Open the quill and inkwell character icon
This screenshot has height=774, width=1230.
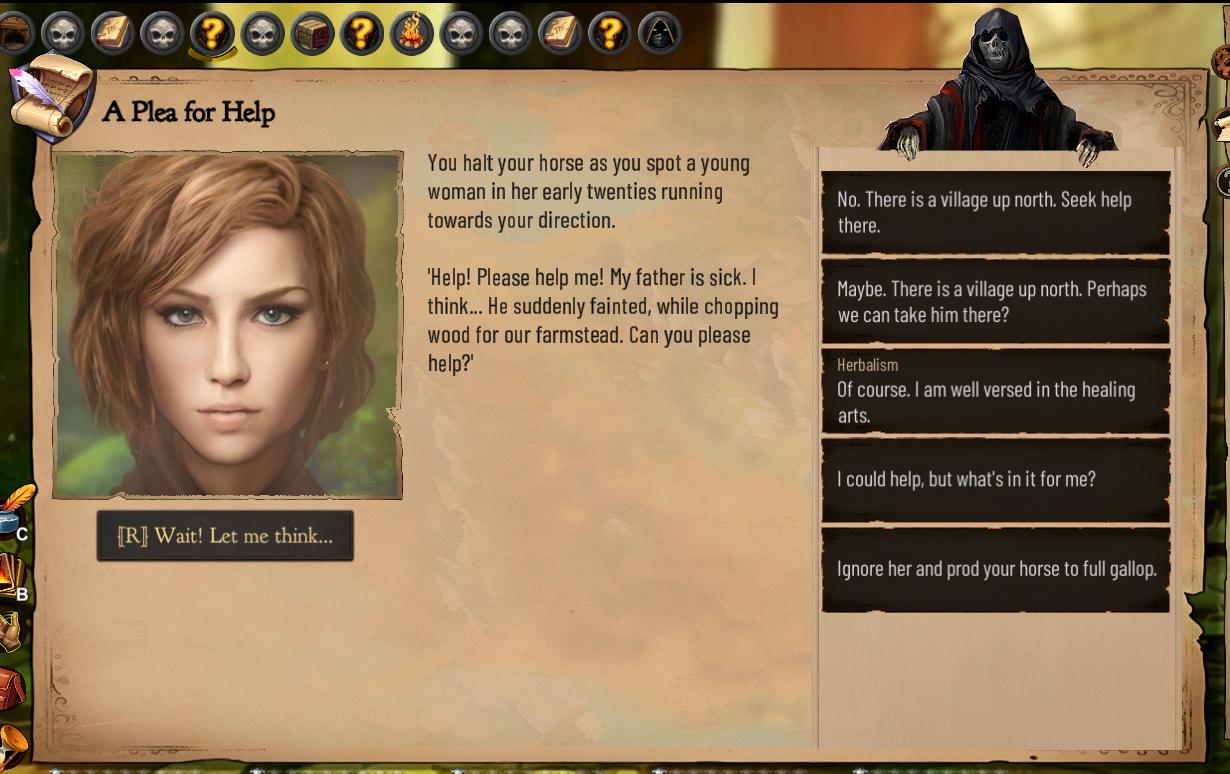pyautogui.click(x=14, y=508)
